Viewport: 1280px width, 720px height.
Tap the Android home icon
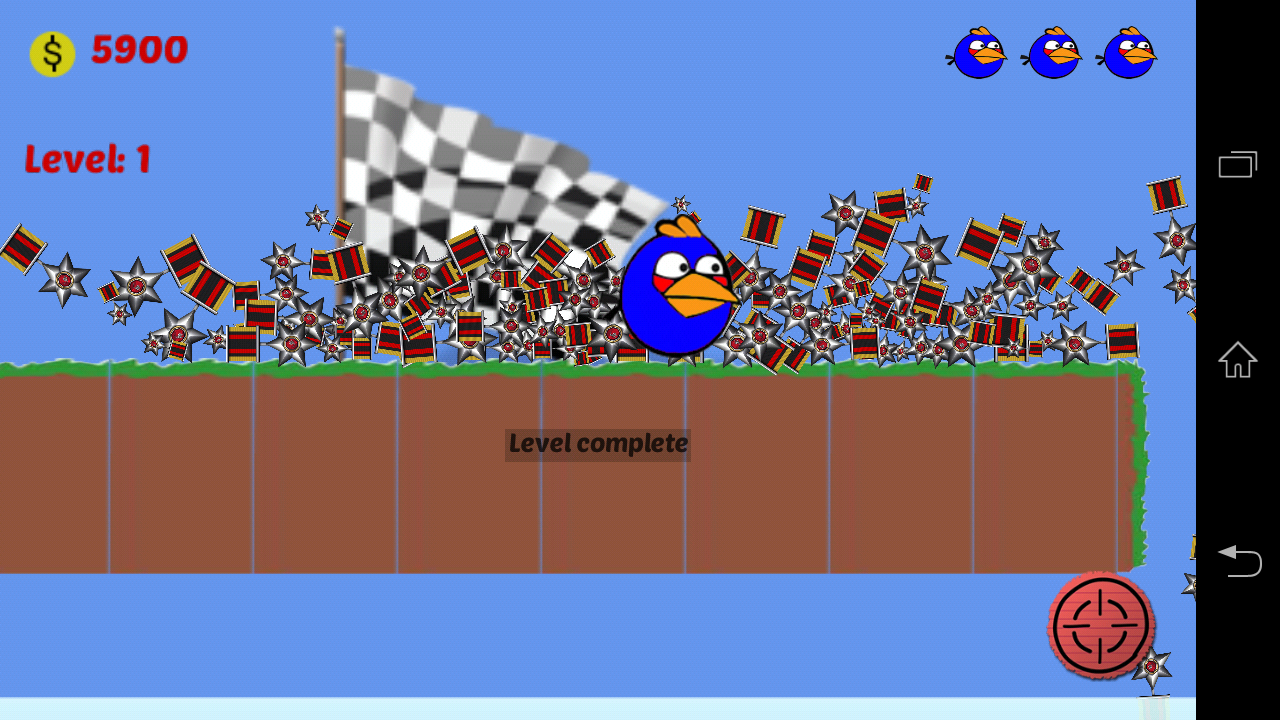click(x=1237, y=361)
